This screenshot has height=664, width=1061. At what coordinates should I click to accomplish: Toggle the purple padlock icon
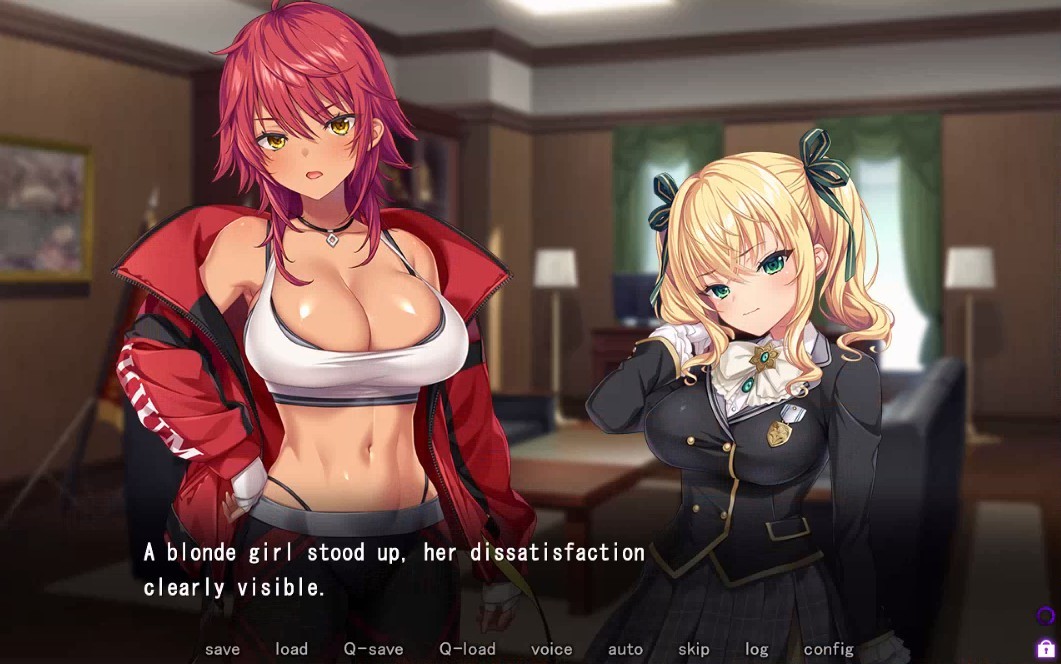1045,648
